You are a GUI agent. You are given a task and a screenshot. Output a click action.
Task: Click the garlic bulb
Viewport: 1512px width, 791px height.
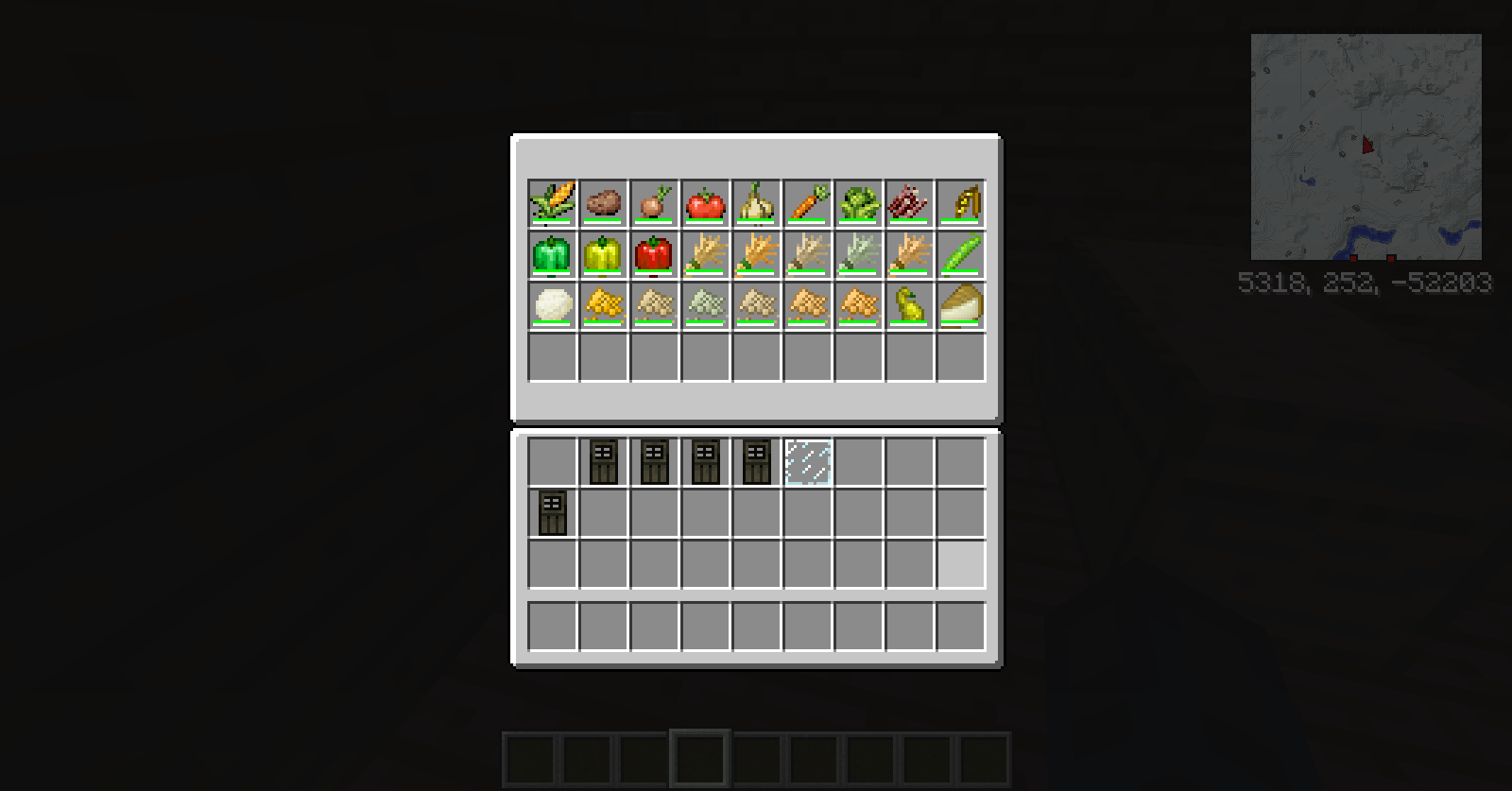click(x=757, y=203)
